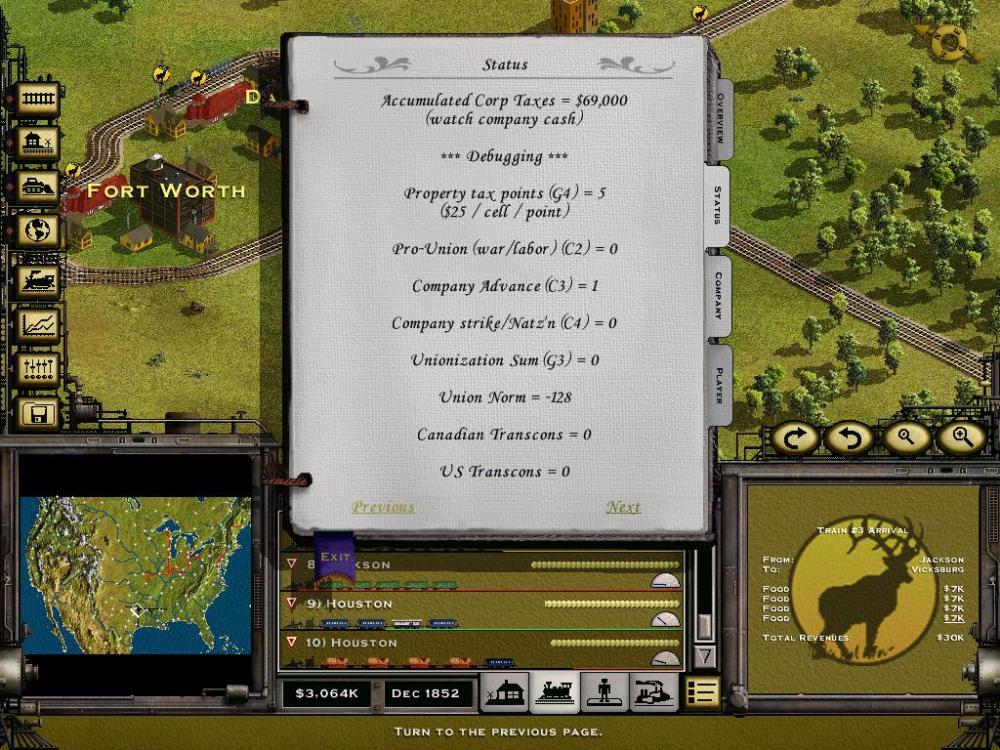Show the station list tab
This screenshot has width=1000, height=750.
505,692
